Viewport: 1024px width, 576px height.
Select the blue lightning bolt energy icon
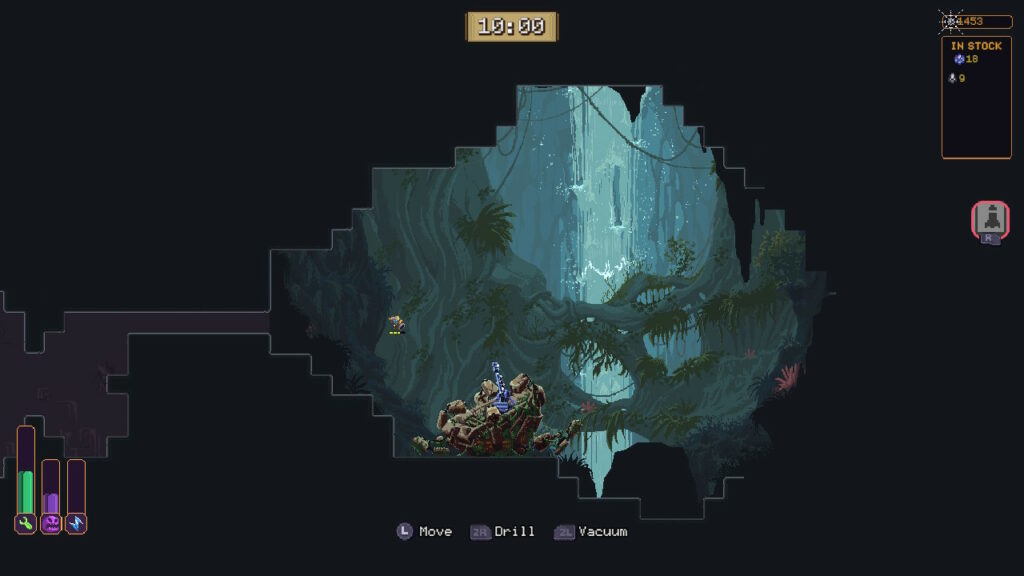click(76, 523)
